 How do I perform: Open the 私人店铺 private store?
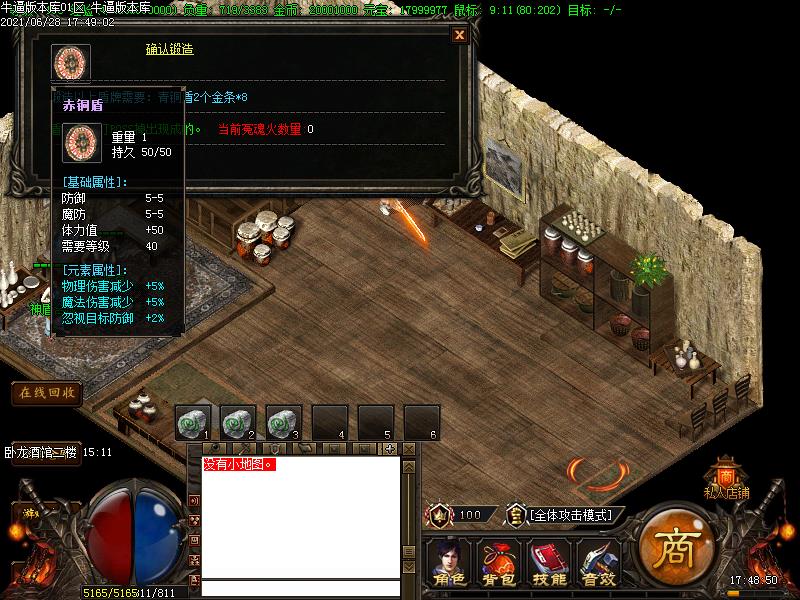726,480
